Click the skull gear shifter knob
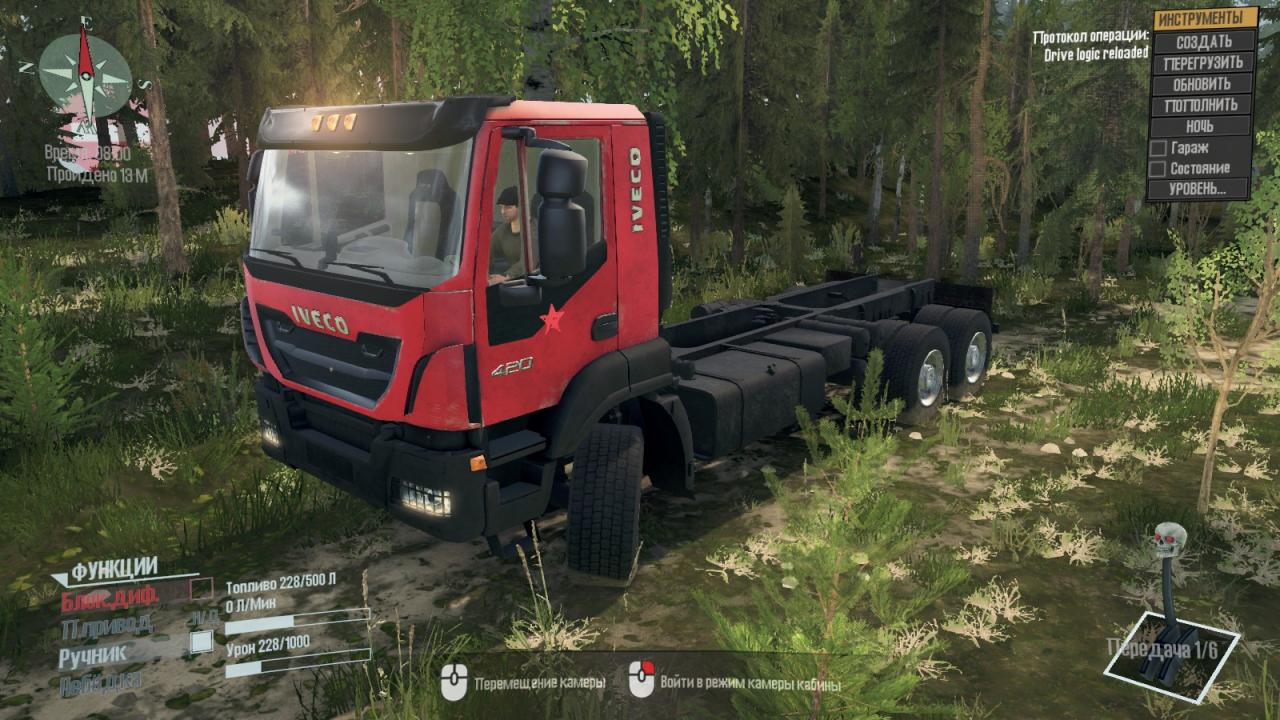The image size is (1280, 720). click(x=1169, y=537)
